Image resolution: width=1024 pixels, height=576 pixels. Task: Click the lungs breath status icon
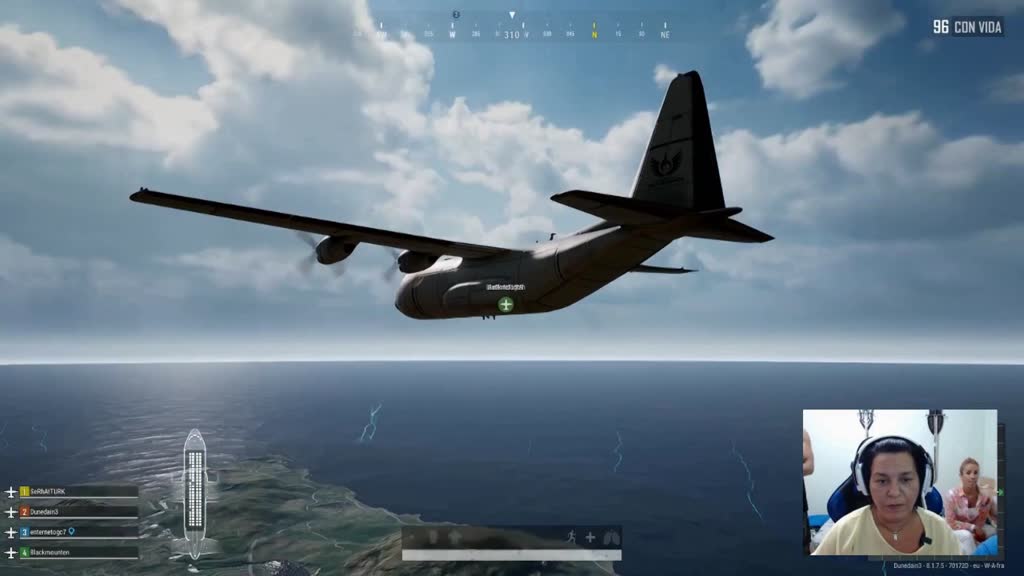(x=610, y=537)
